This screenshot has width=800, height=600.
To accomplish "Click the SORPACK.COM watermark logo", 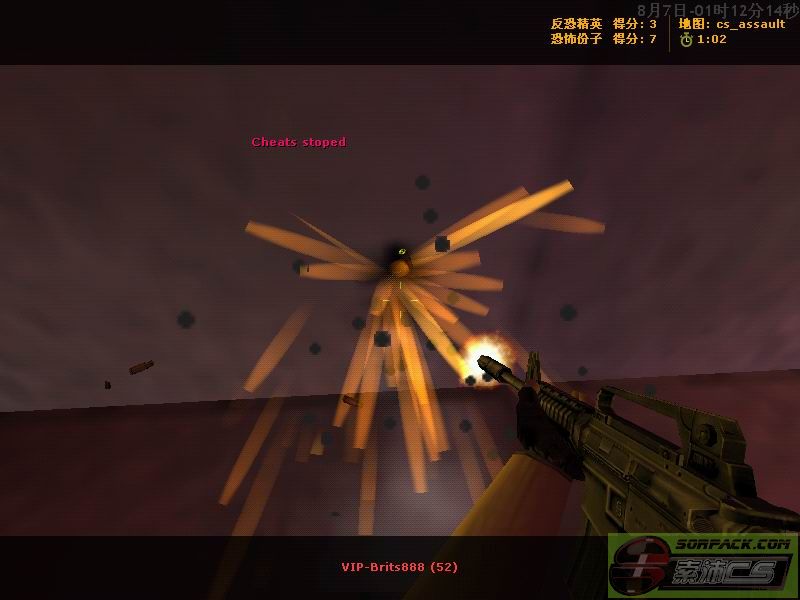I will click(703, 566).
